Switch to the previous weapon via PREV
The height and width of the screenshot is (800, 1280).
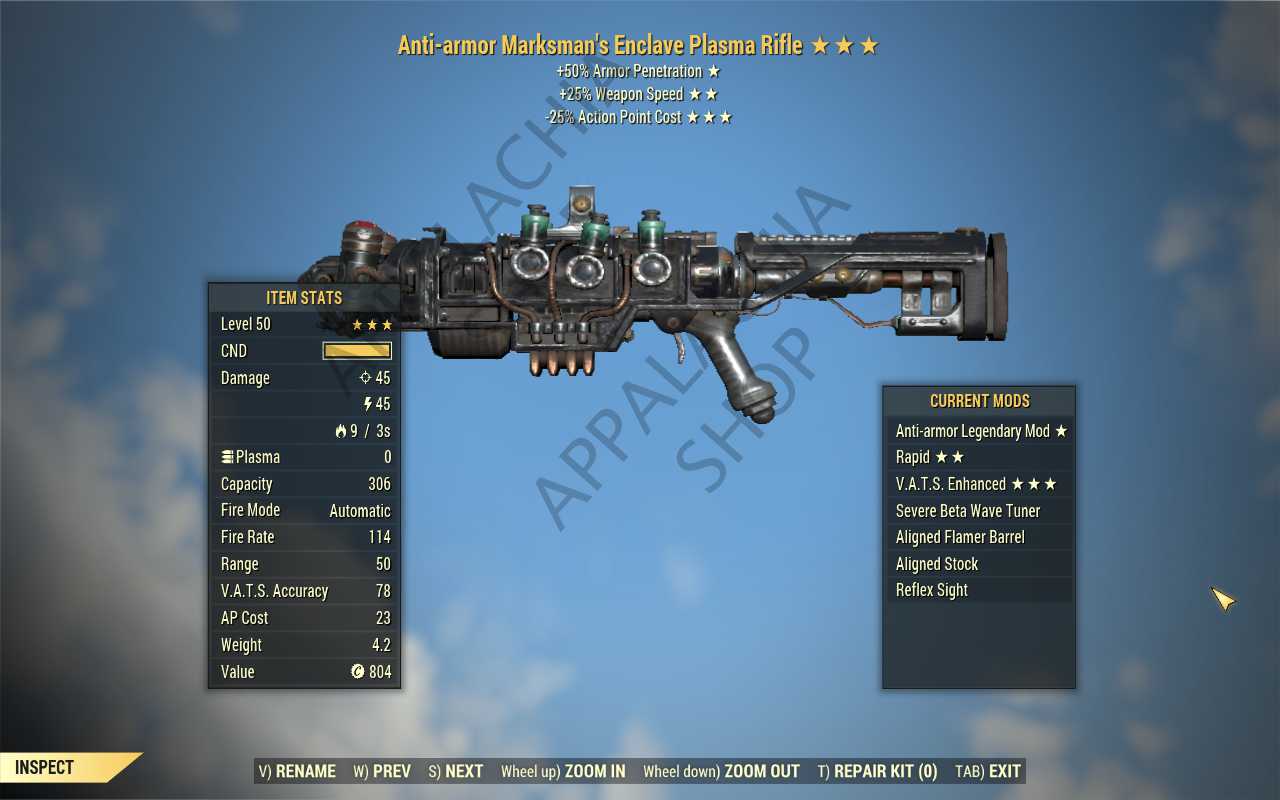(x=381, y=771)
